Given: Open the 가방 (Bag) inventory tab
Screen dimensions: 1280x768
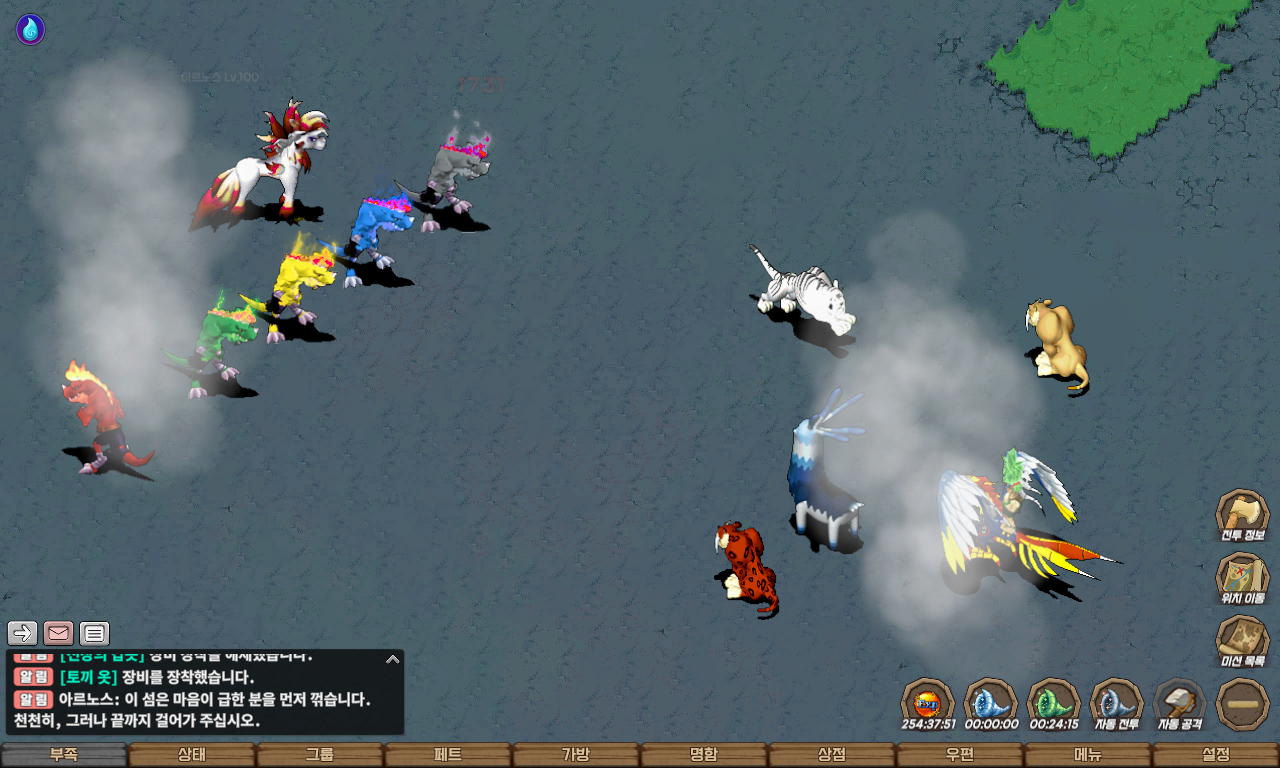Looking at the screenshot, I should 576,755.
